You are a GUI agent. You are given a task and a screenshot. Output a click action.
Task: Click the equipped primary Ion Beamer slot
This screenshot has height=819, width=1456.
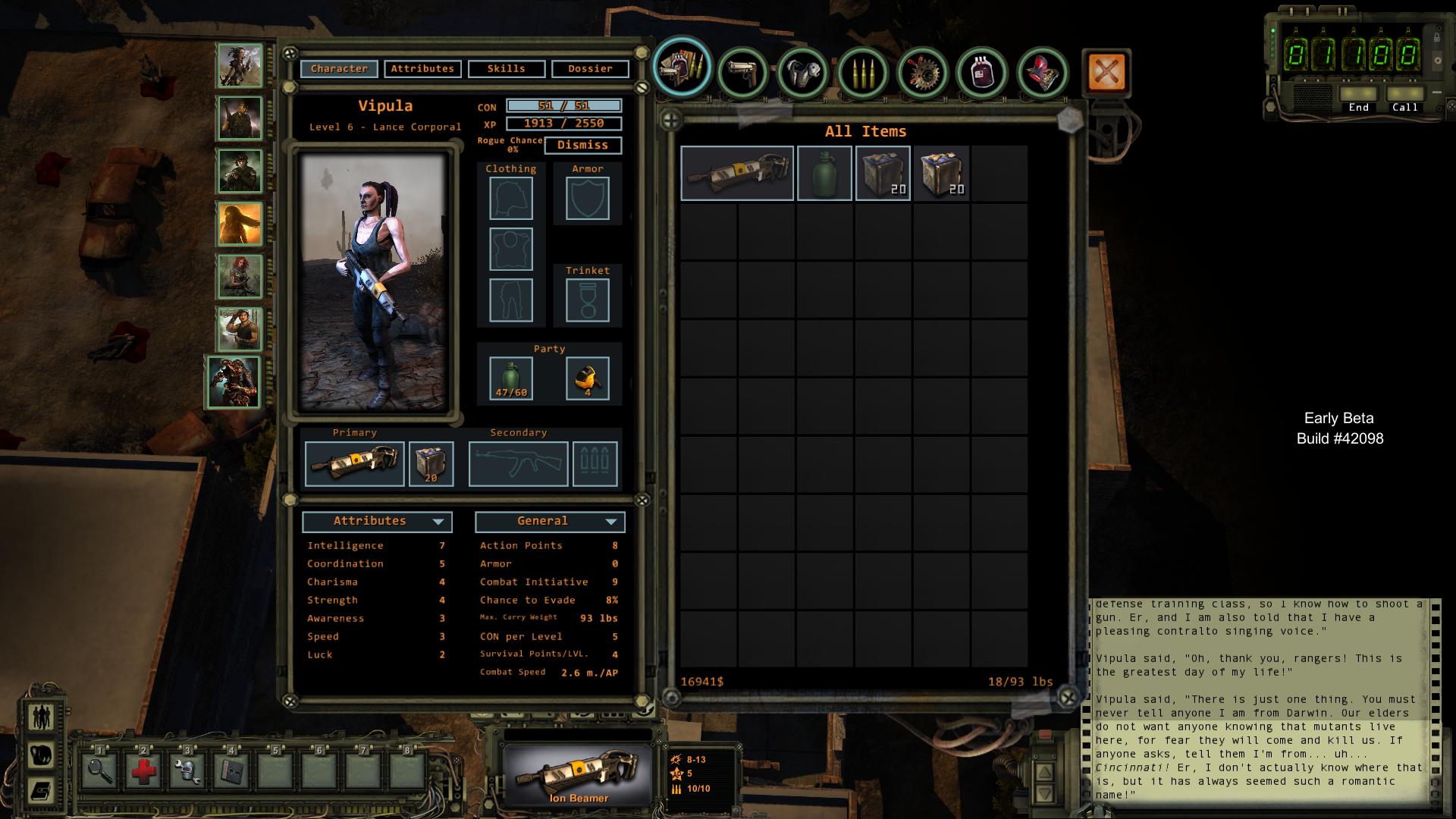[355, 463]
